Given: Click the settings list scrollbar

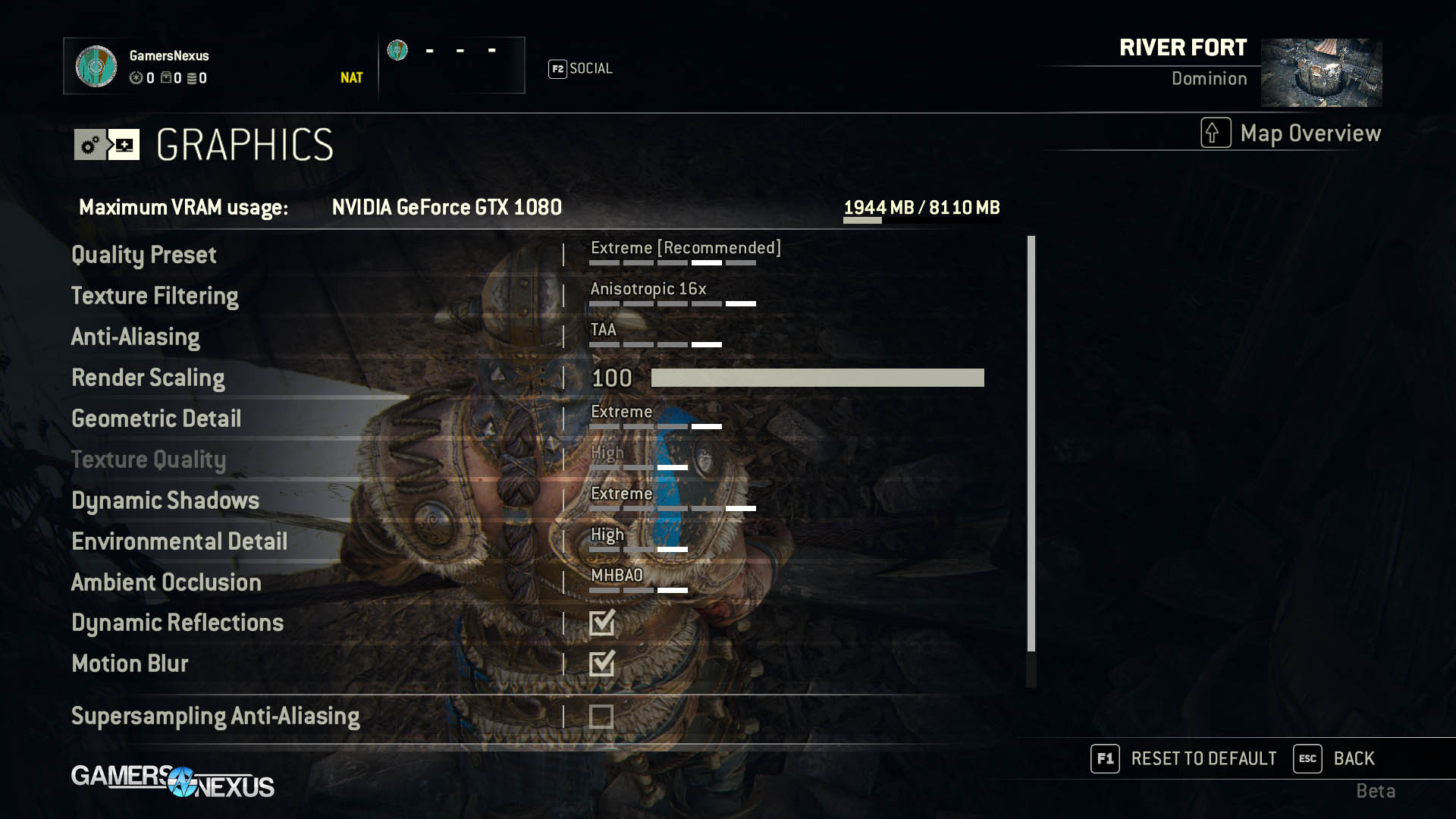Looking at the screenshot, I should tap(1031, 444).
